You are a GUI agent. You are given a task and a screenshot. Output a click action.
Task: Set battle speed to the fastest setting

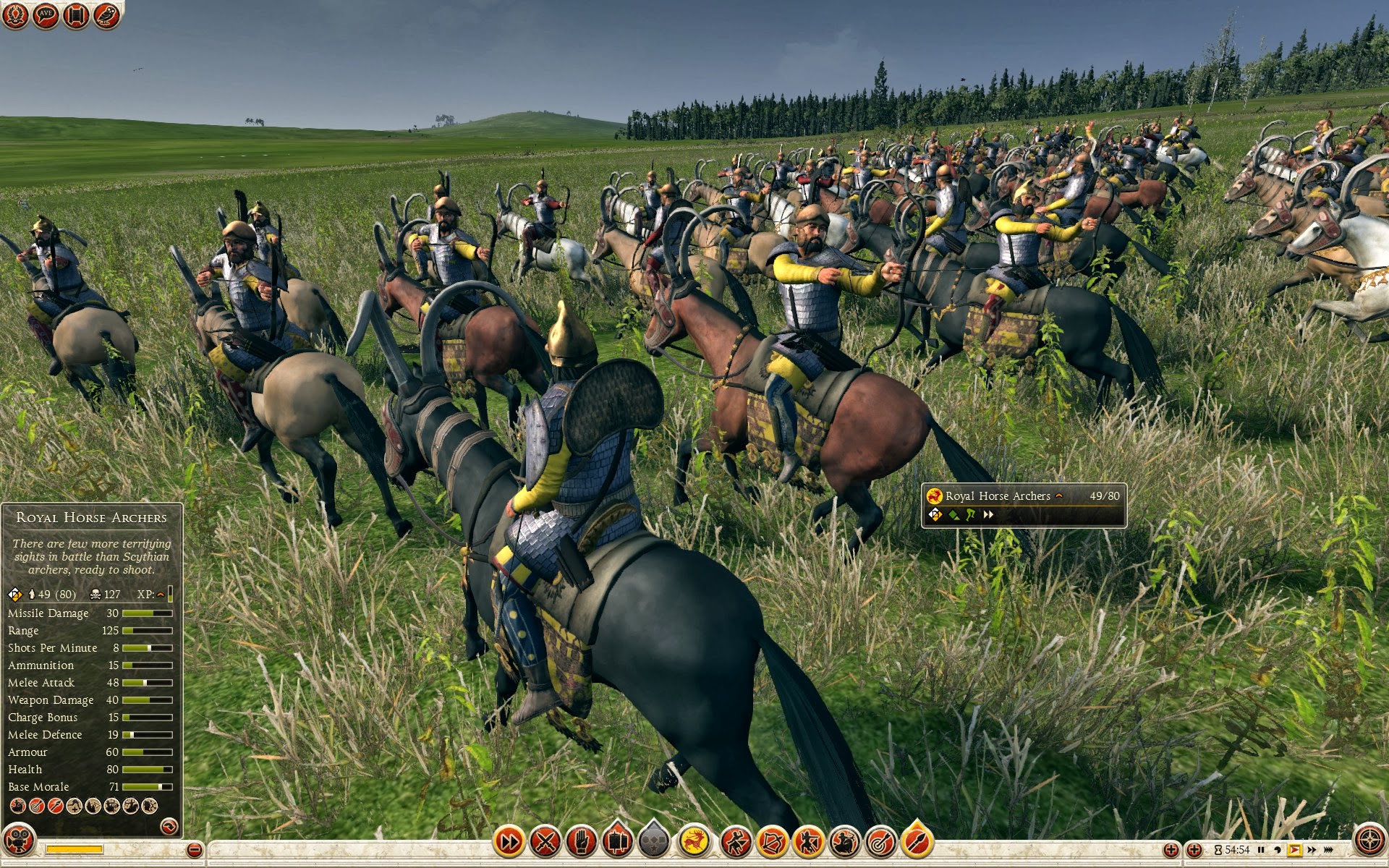pyautogui.click(x=1328, y=850)
